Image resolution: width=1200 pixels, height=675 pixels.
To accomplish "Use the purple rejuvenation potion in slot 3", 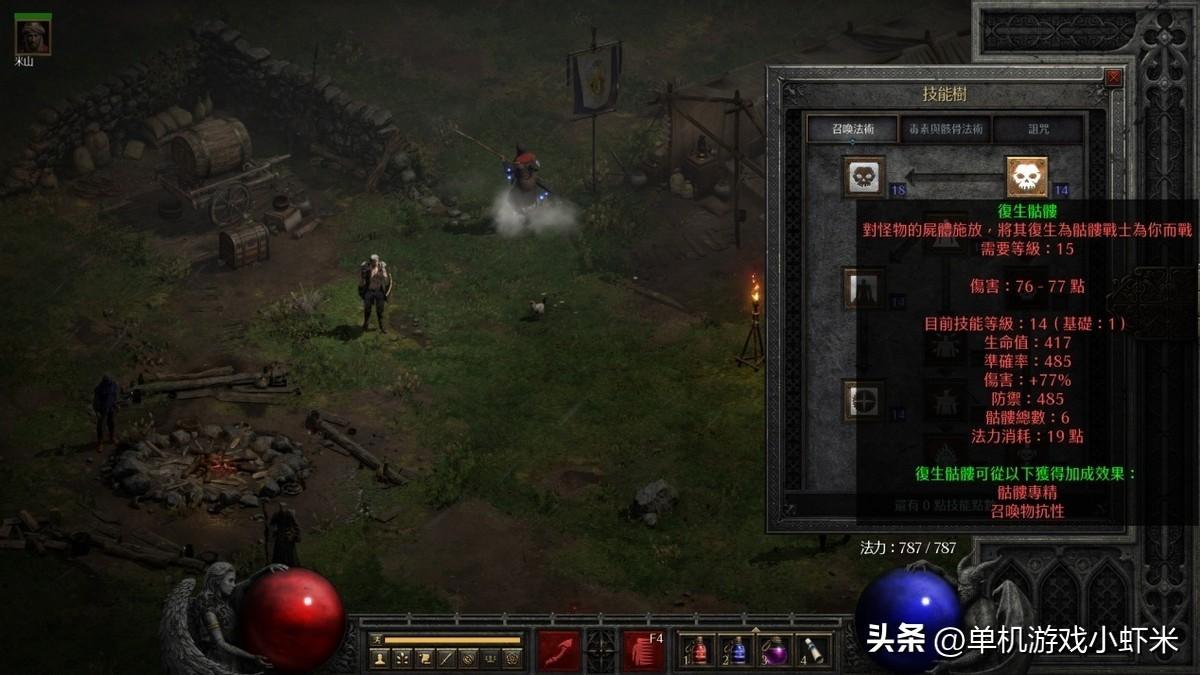I will coord(776,651).
